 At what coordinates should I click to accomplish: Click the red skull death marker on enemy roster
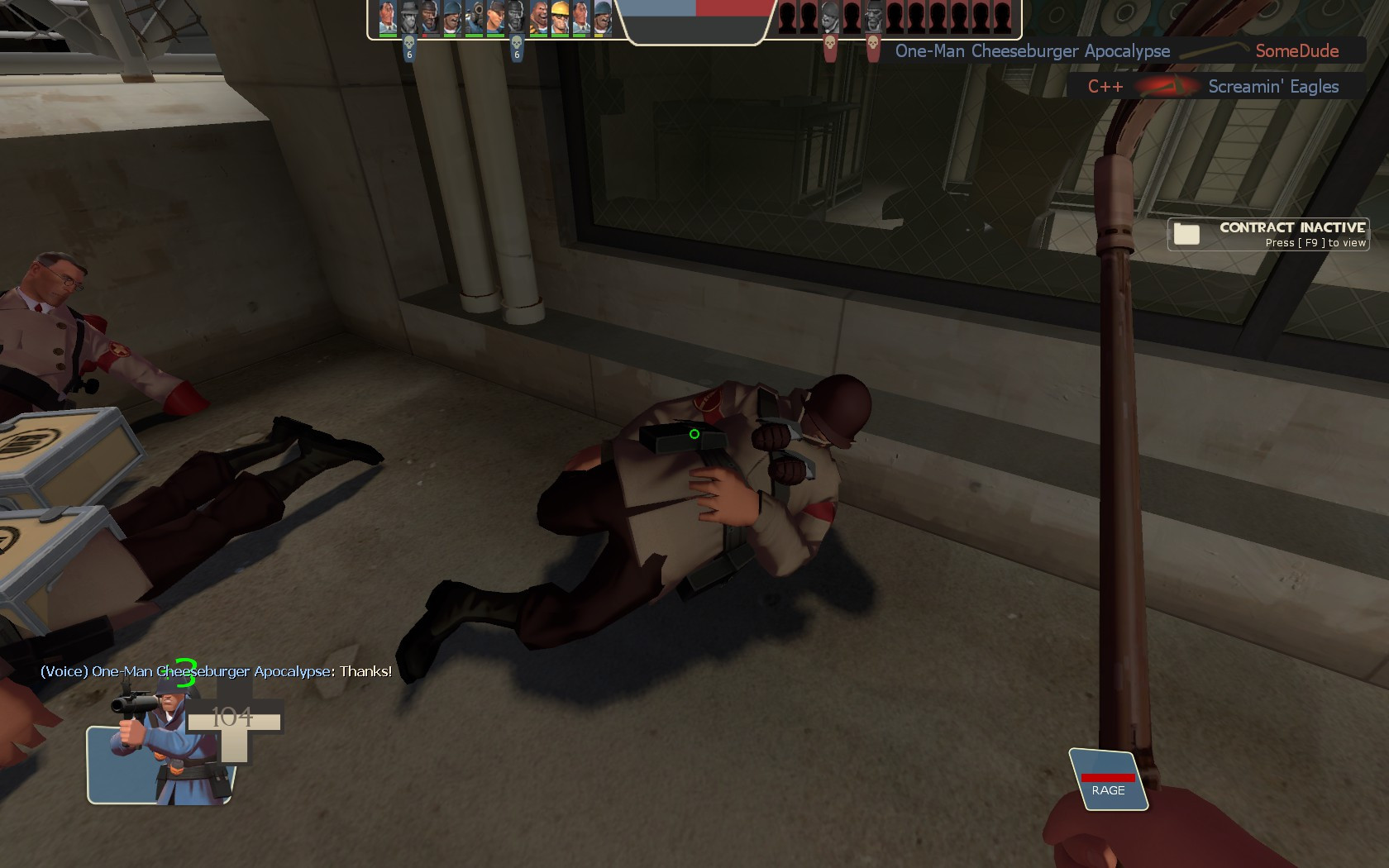831,43
